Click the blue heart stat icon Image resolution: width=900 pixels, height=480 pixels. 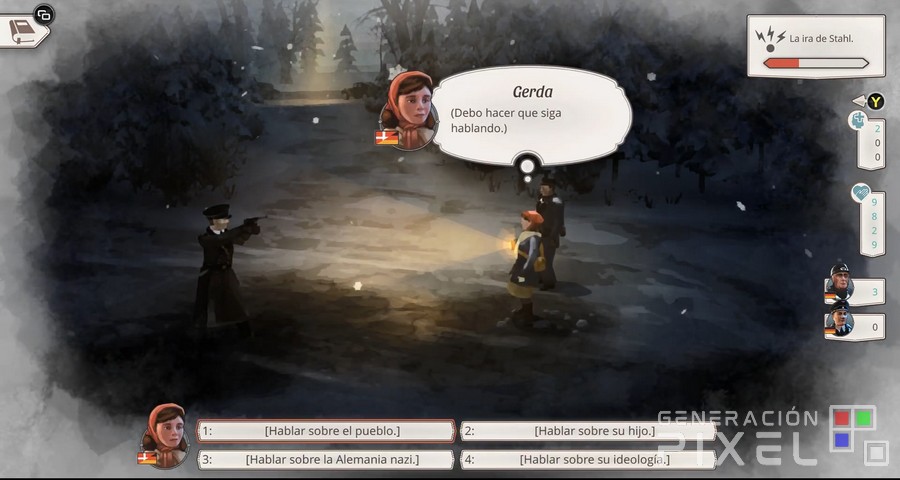pos(860,193)
